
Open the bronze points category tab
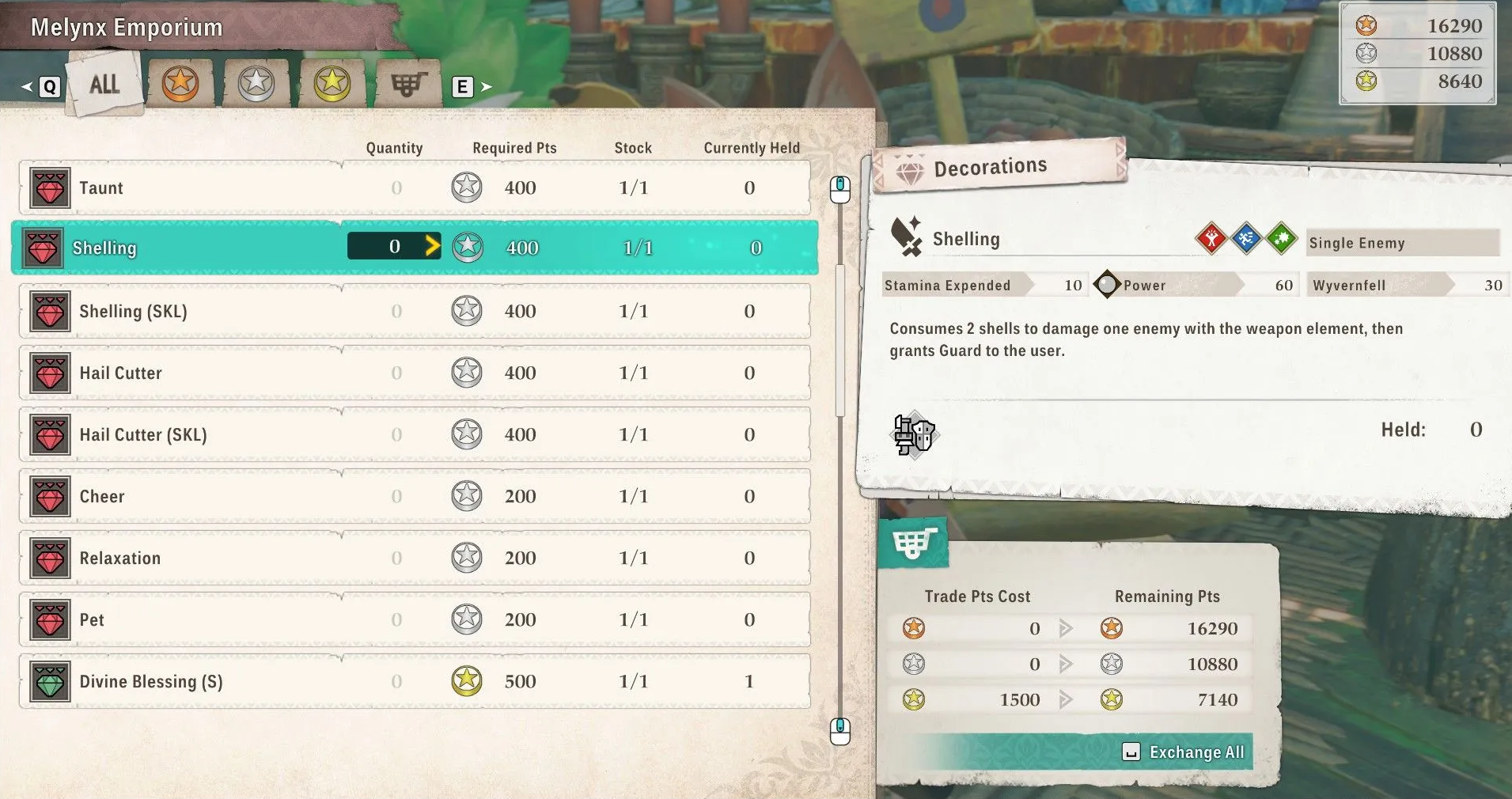(180, 83)
